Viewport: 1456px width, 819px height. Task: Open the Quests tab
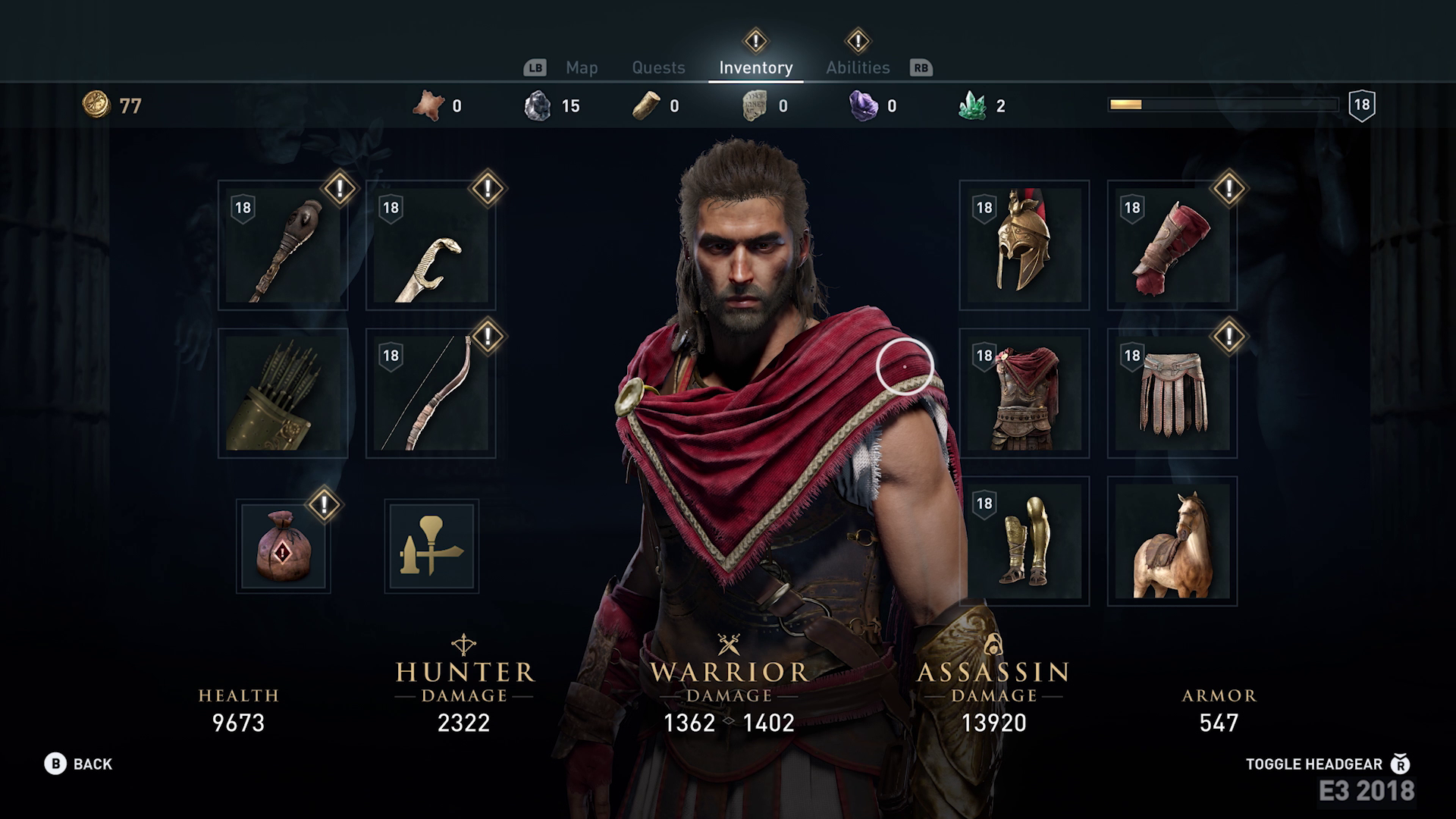pyautogui.click(x=658, y=67)
